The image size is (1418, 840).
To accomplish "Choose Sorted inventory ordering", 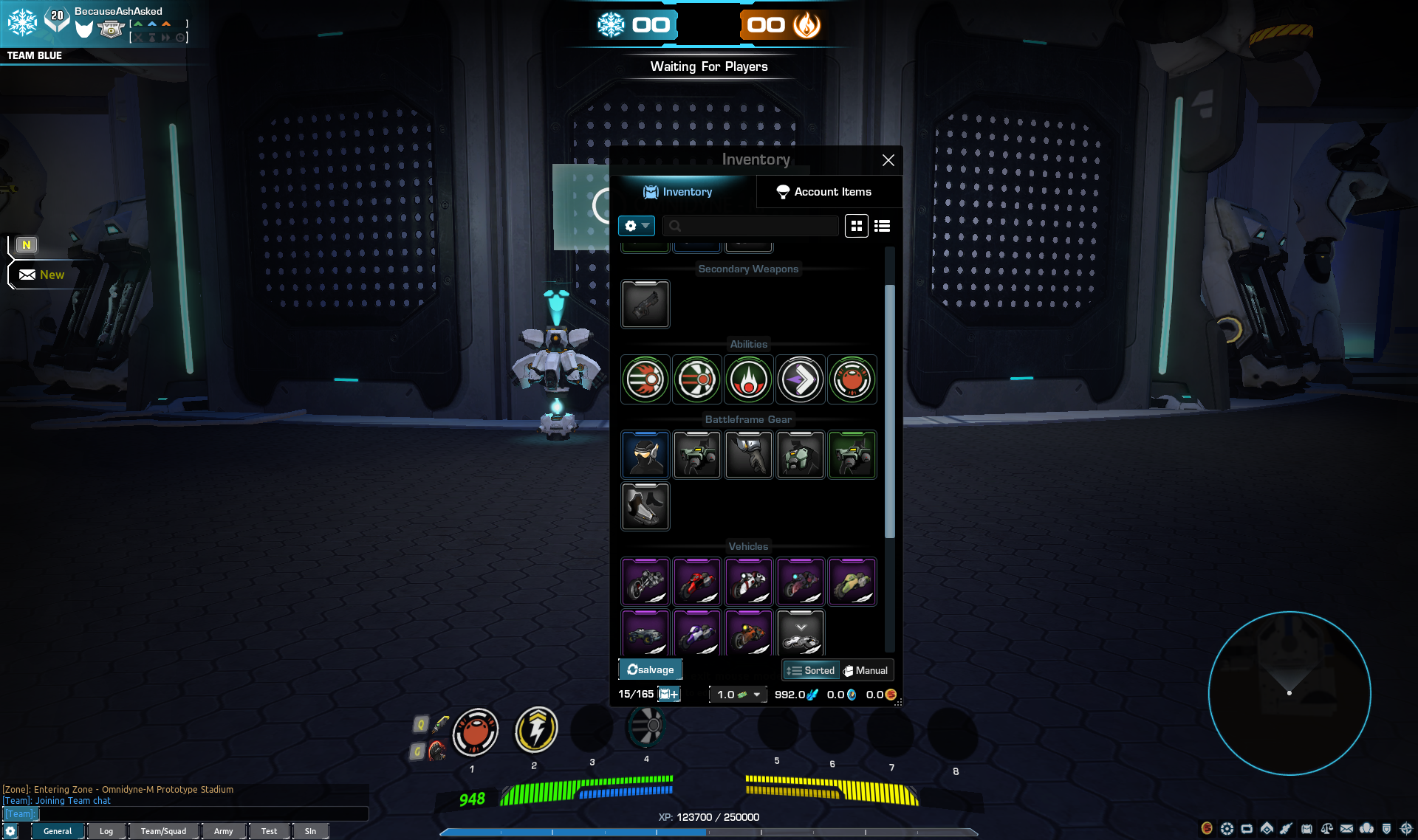I will tap(811, 670).
